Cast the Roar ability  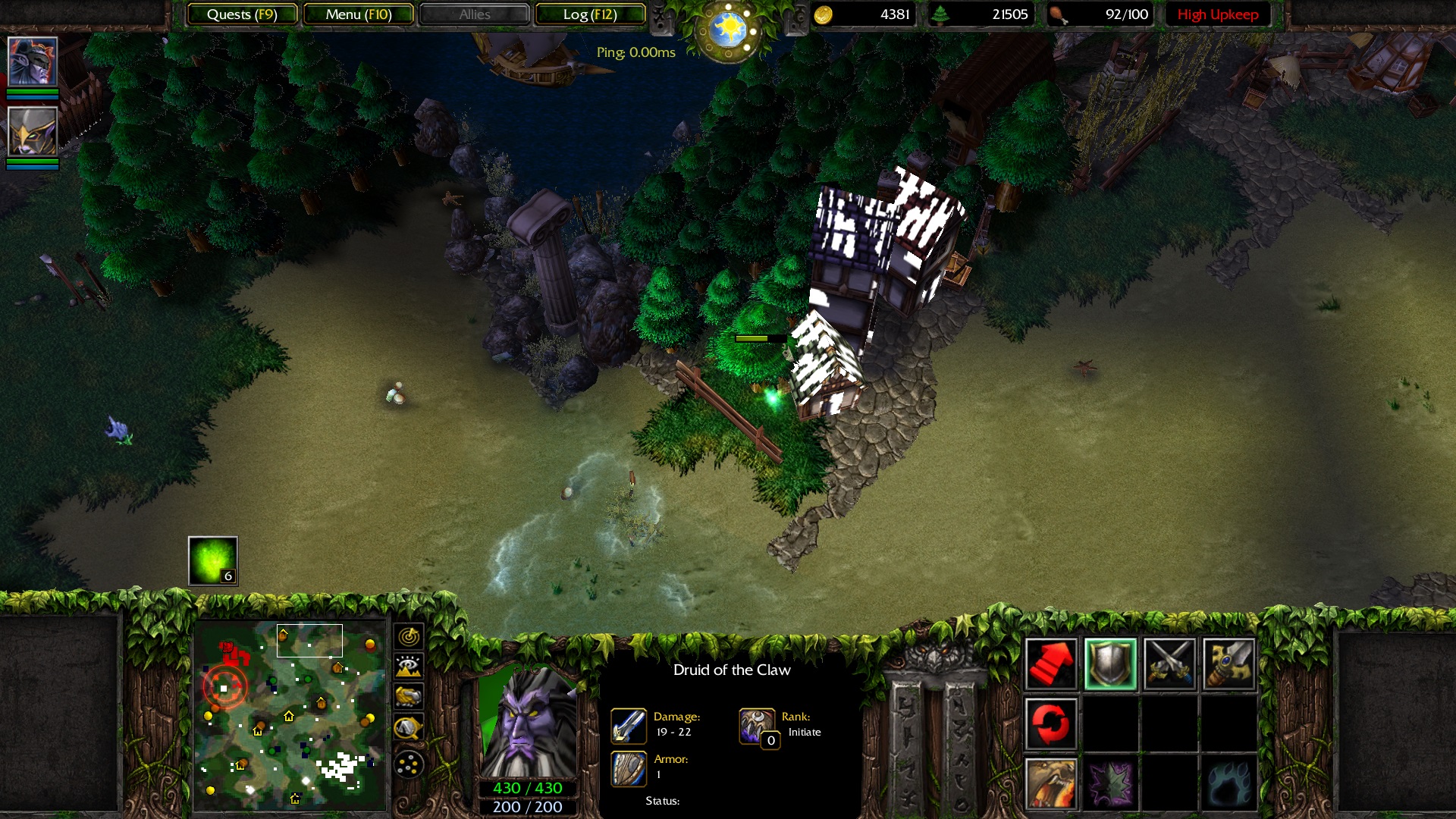pos(1051,783)
